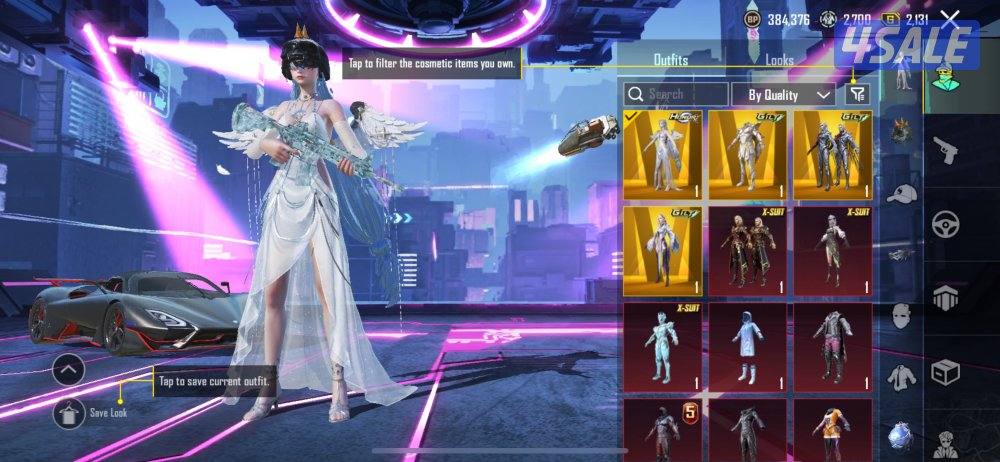Select the jacket clothing category

(x=901, y=377)
